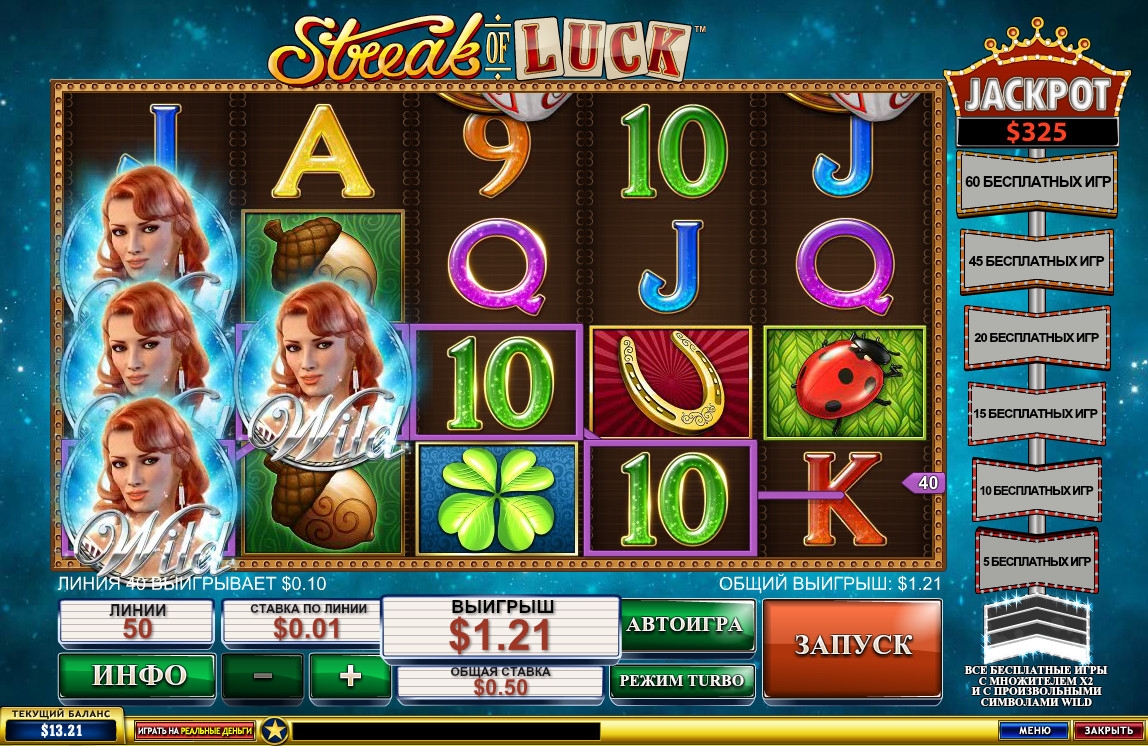Increase line bet with the plus button

click(x=350, y=676)
